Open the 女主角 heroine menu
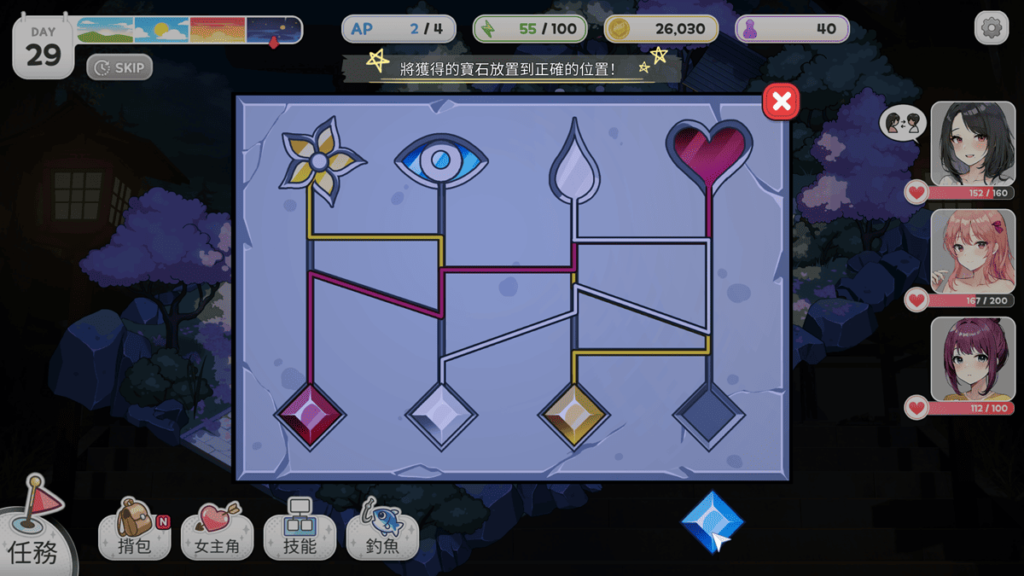The width and height of the screenshot is (1024, 576). pyautogui.click(x=217, y=530)
